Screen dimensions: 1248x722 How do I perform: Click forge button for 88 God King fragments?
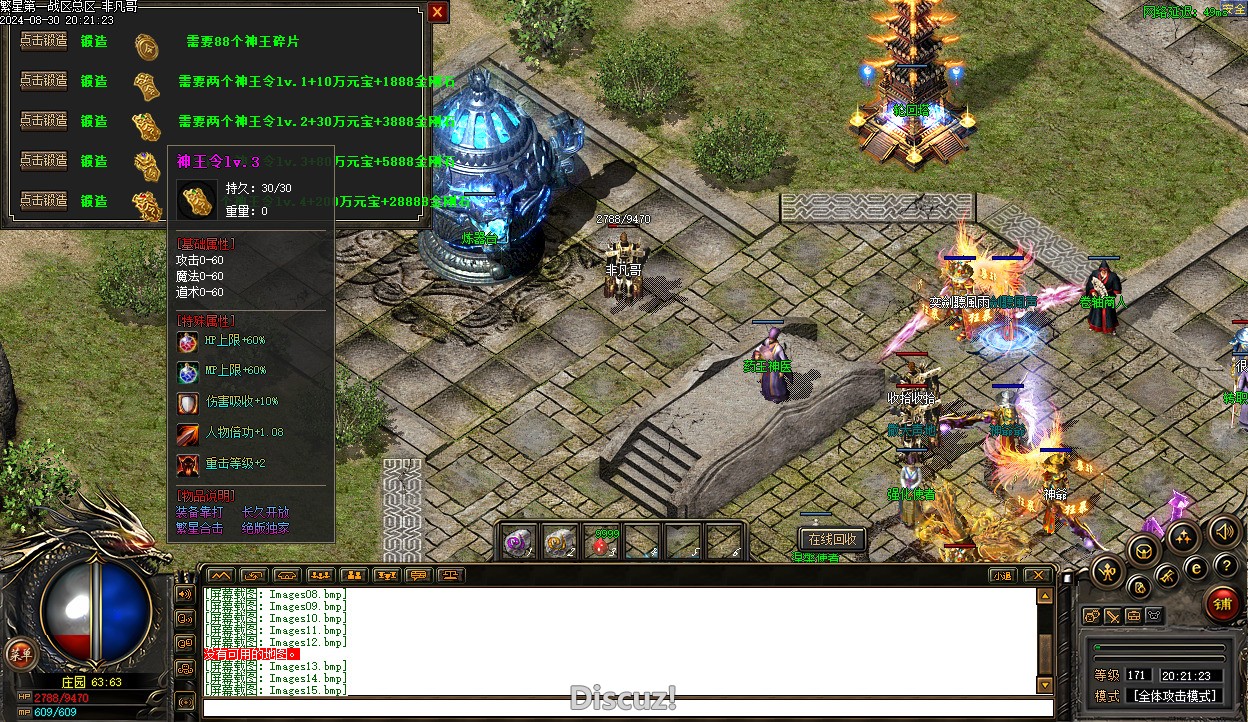point(44,41)
